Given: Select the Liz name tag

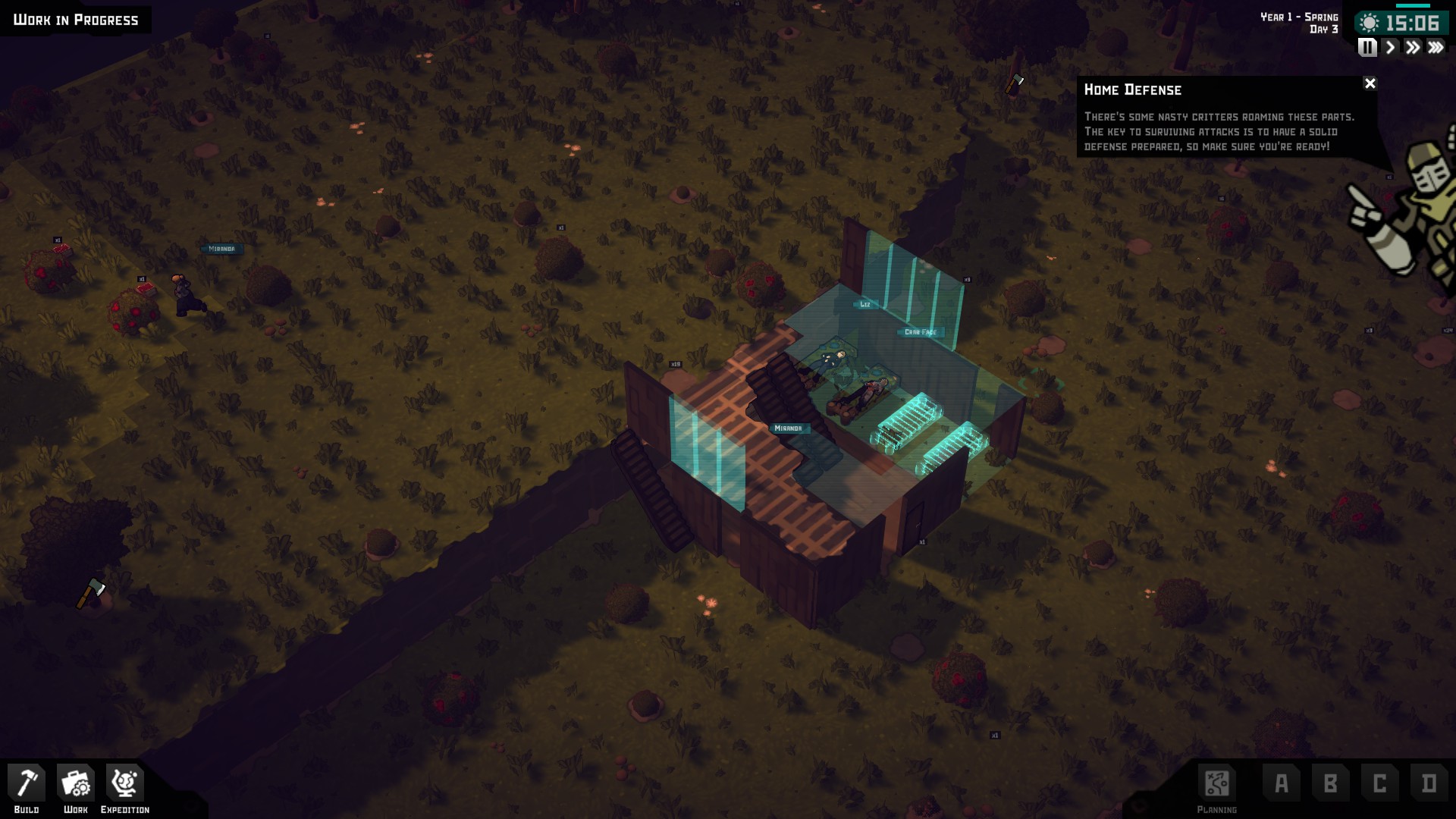Looking at the screenshot, I should click(x=865, y=304).
